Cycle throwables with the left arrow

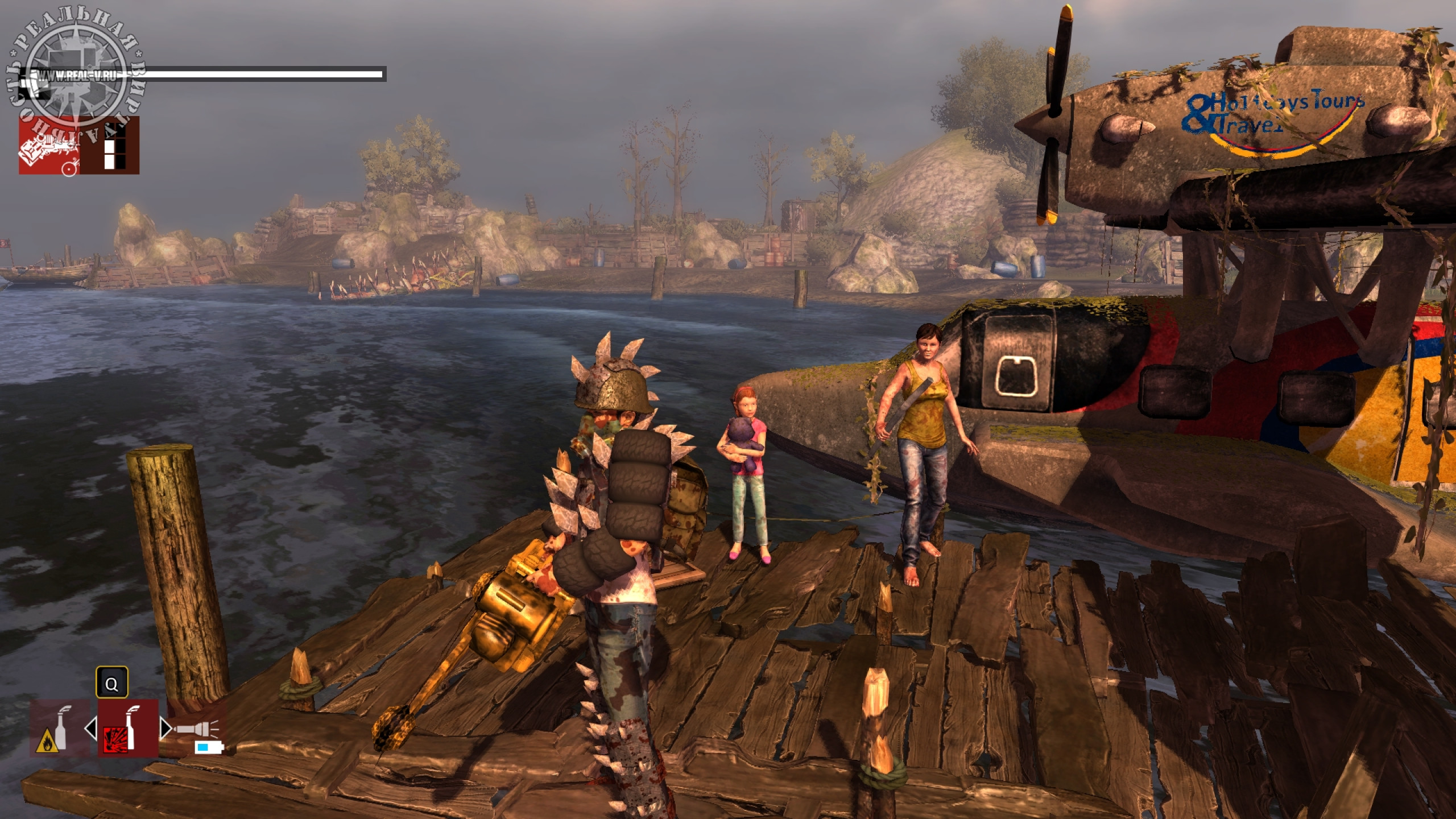click(x=91, y=729)
